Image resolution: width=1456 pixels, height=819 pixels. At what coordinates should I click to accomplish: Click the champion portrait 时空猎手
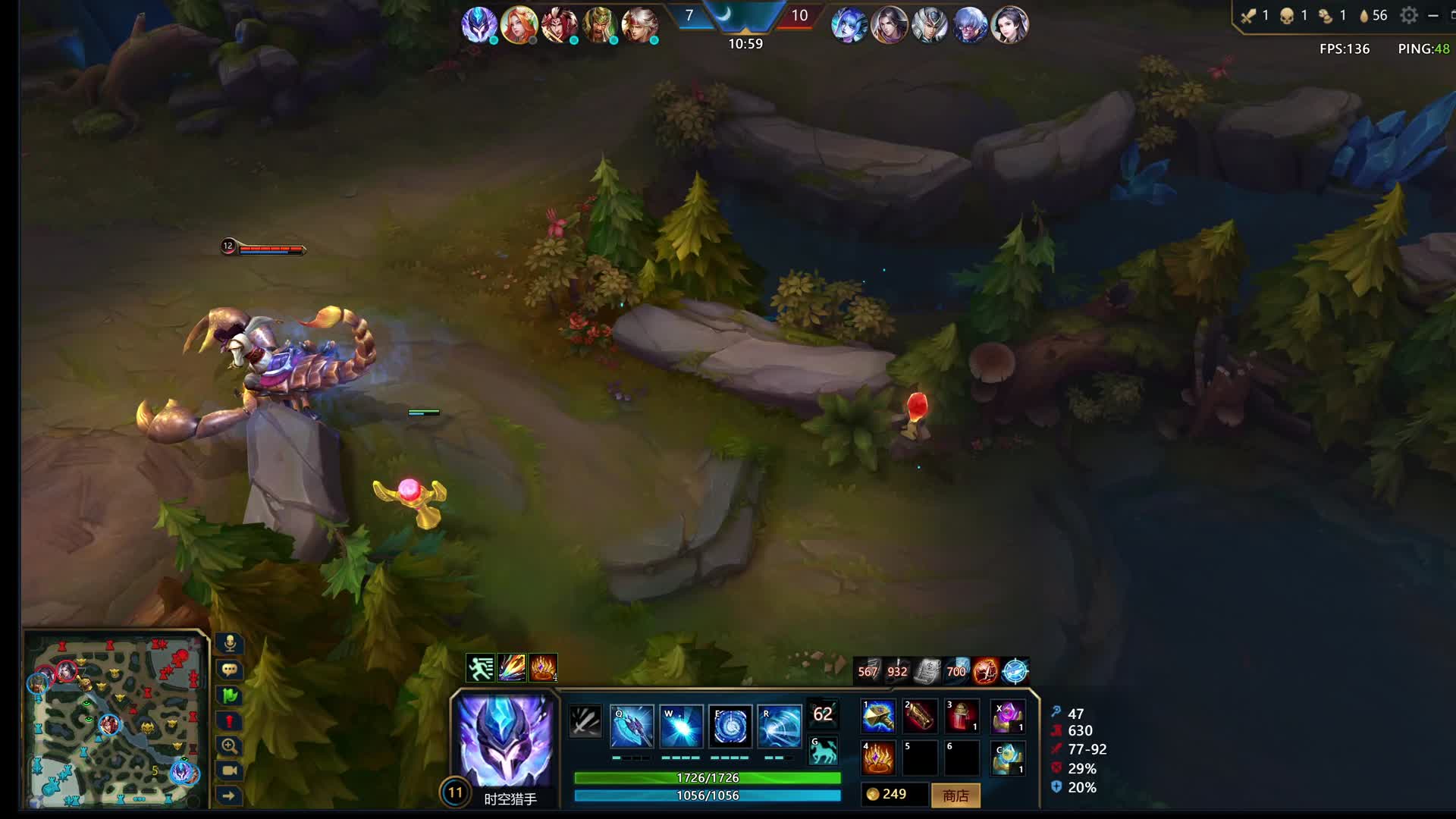(505, 741)
